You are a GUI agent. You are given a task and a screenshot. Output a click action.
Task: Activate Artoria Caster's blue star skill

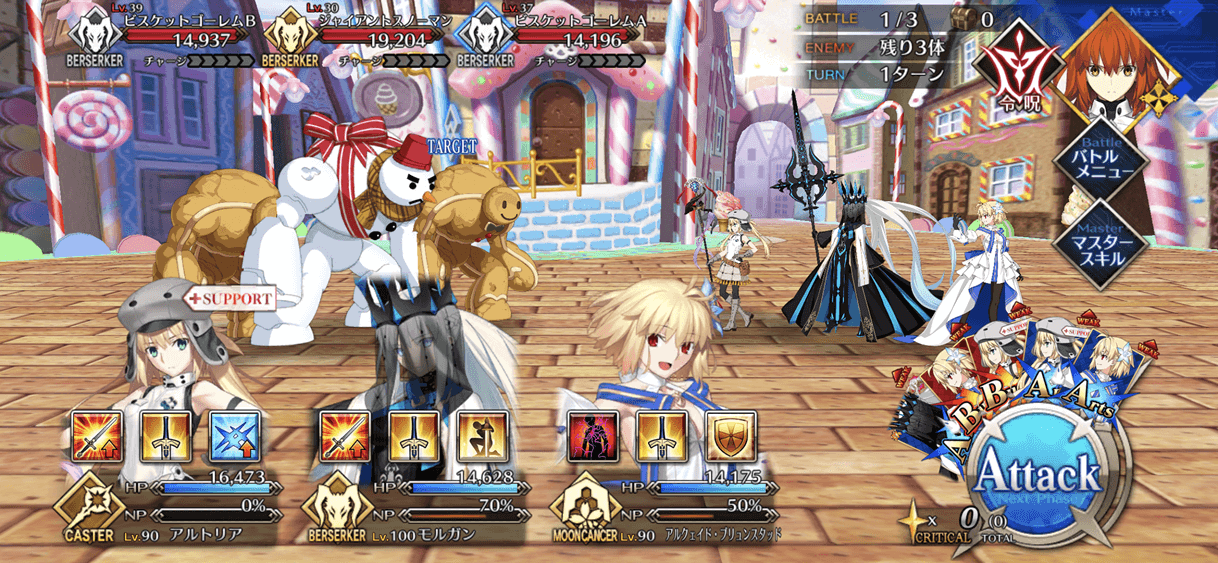(x=235, y=435)
